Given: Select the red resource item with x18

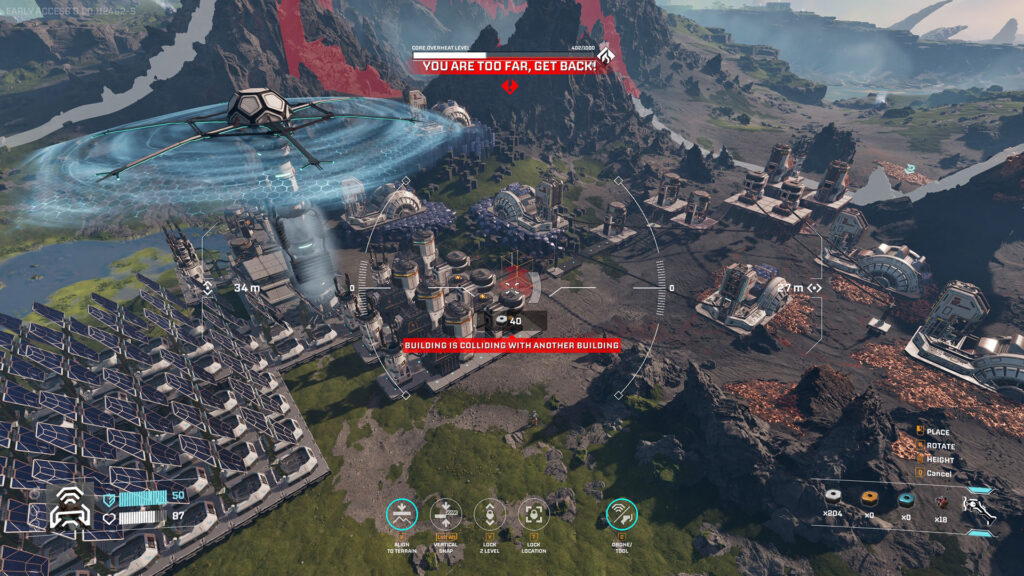Looking at the screenshot, I should pos(939,498).
